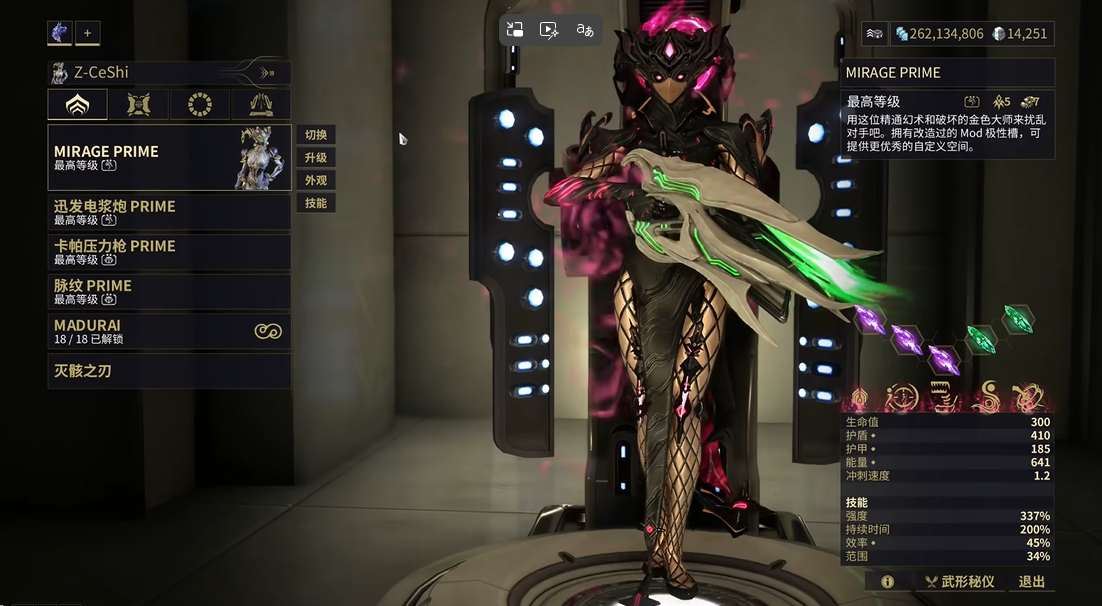Select the 灭骸之刃 weapon slot
This screenshot has height=606, width=1102.
coord(168,371)
